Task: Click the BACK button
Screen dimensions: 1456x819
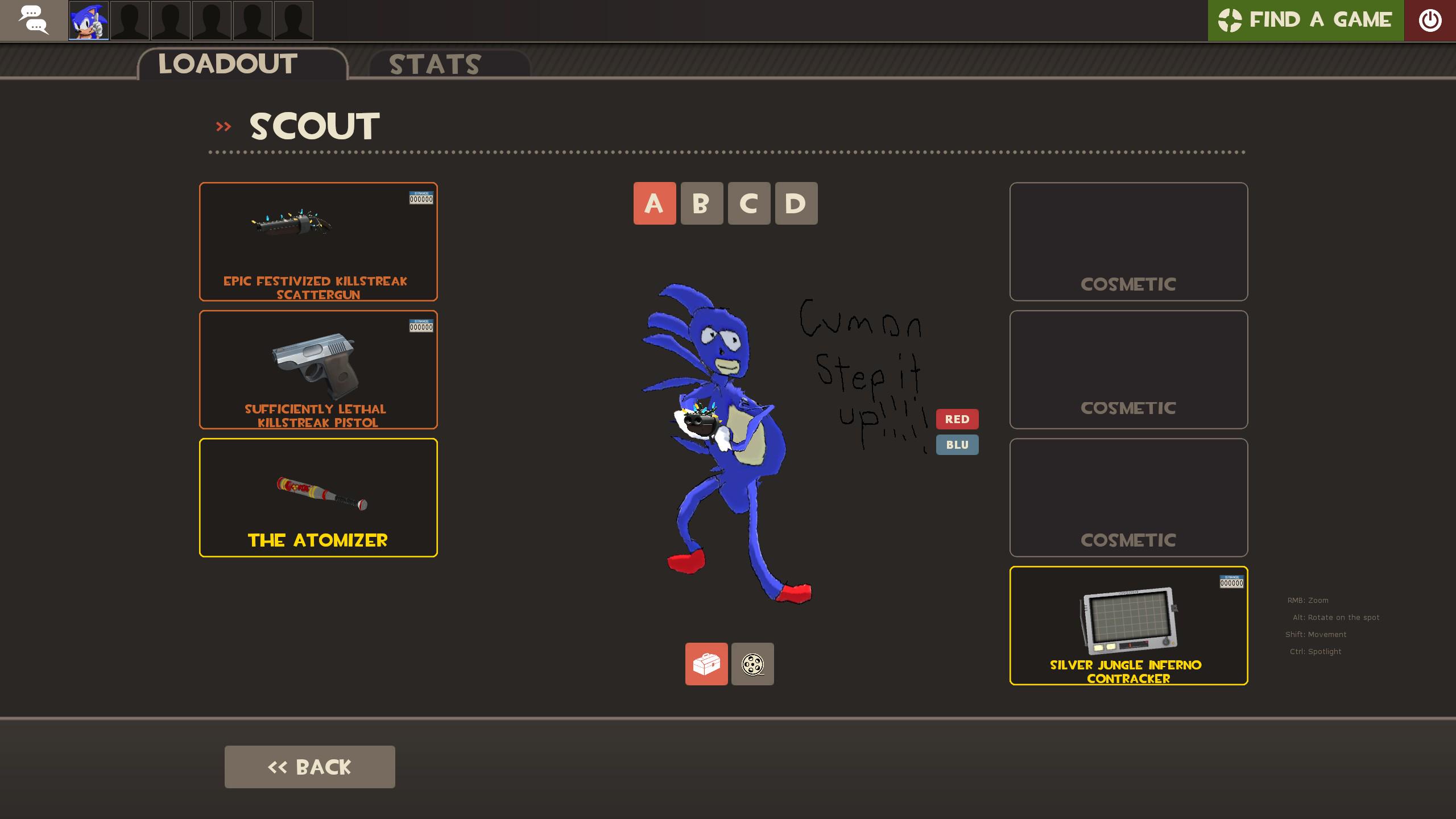Action: pyautogui.click(x=310, y=766)
